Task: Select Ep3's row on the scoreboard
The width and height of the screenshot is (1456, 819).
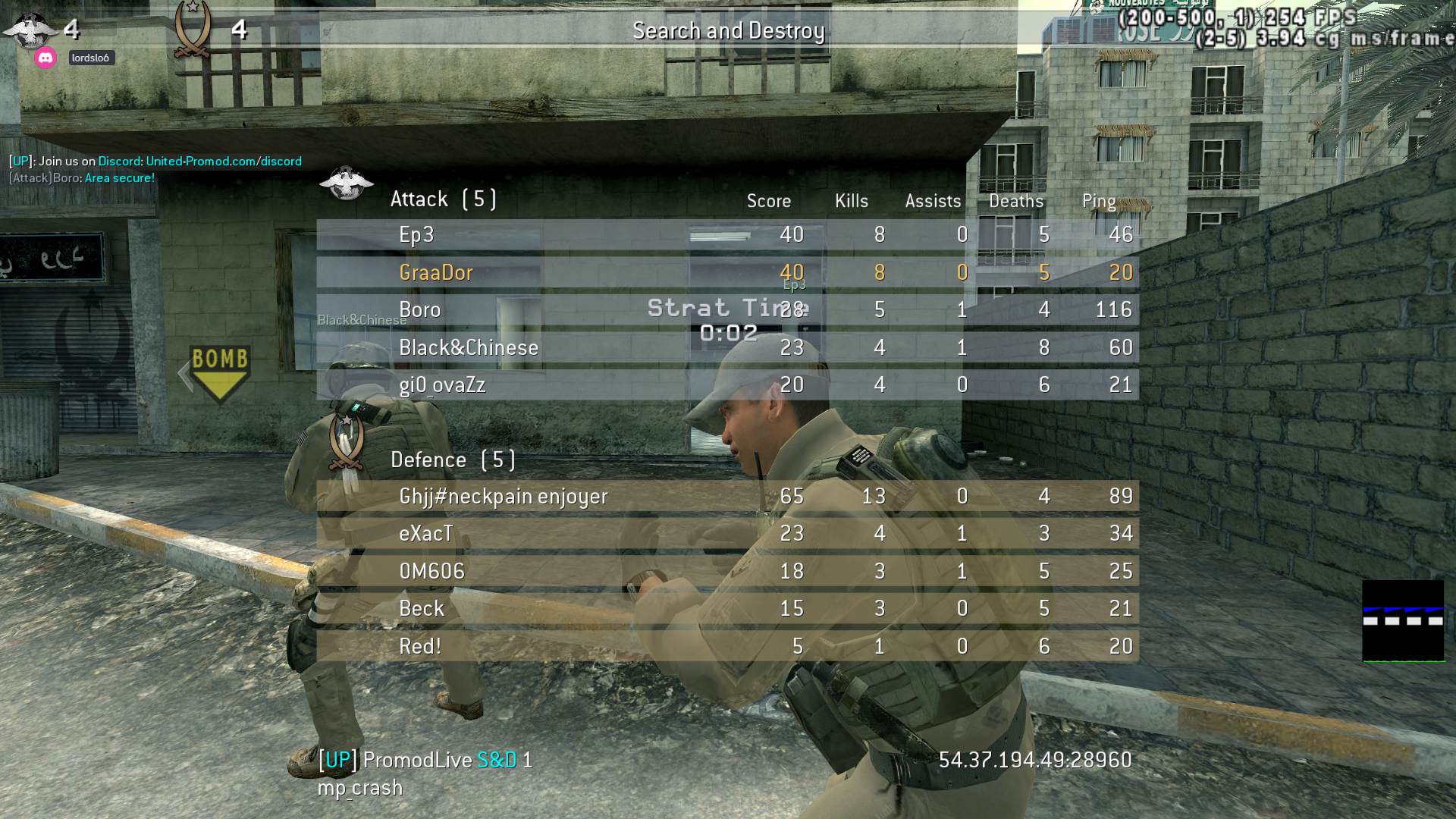Action: click(726, 235)
